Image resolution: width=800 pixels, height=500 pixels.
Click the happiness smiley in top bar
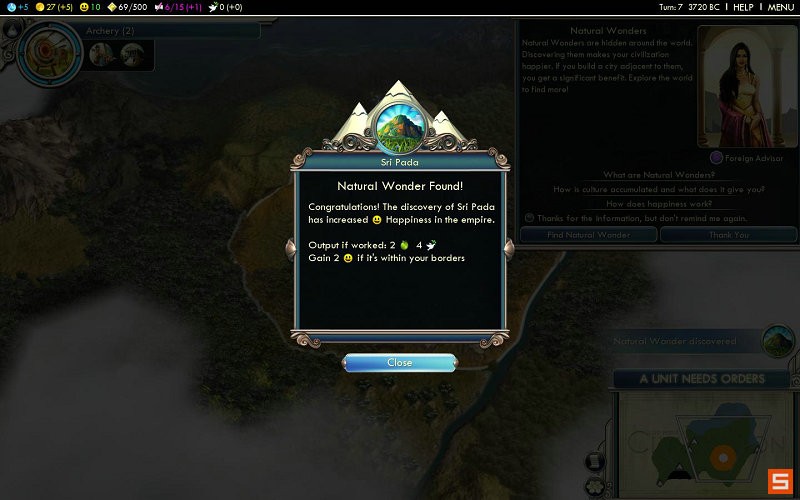point(84,7)
